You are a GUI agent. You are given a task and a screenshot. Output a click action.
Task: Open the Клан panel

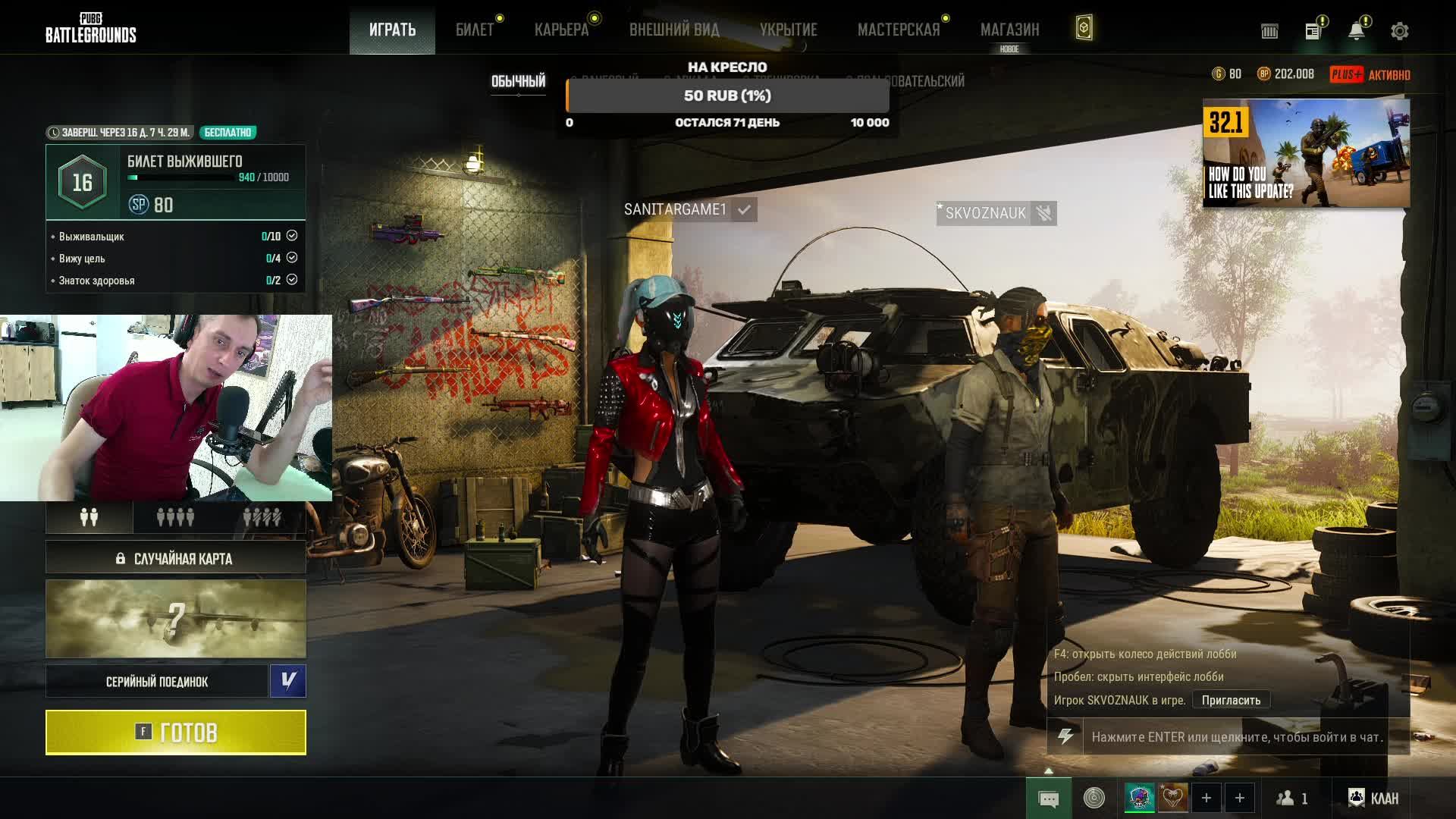(x=1373, y=798)
